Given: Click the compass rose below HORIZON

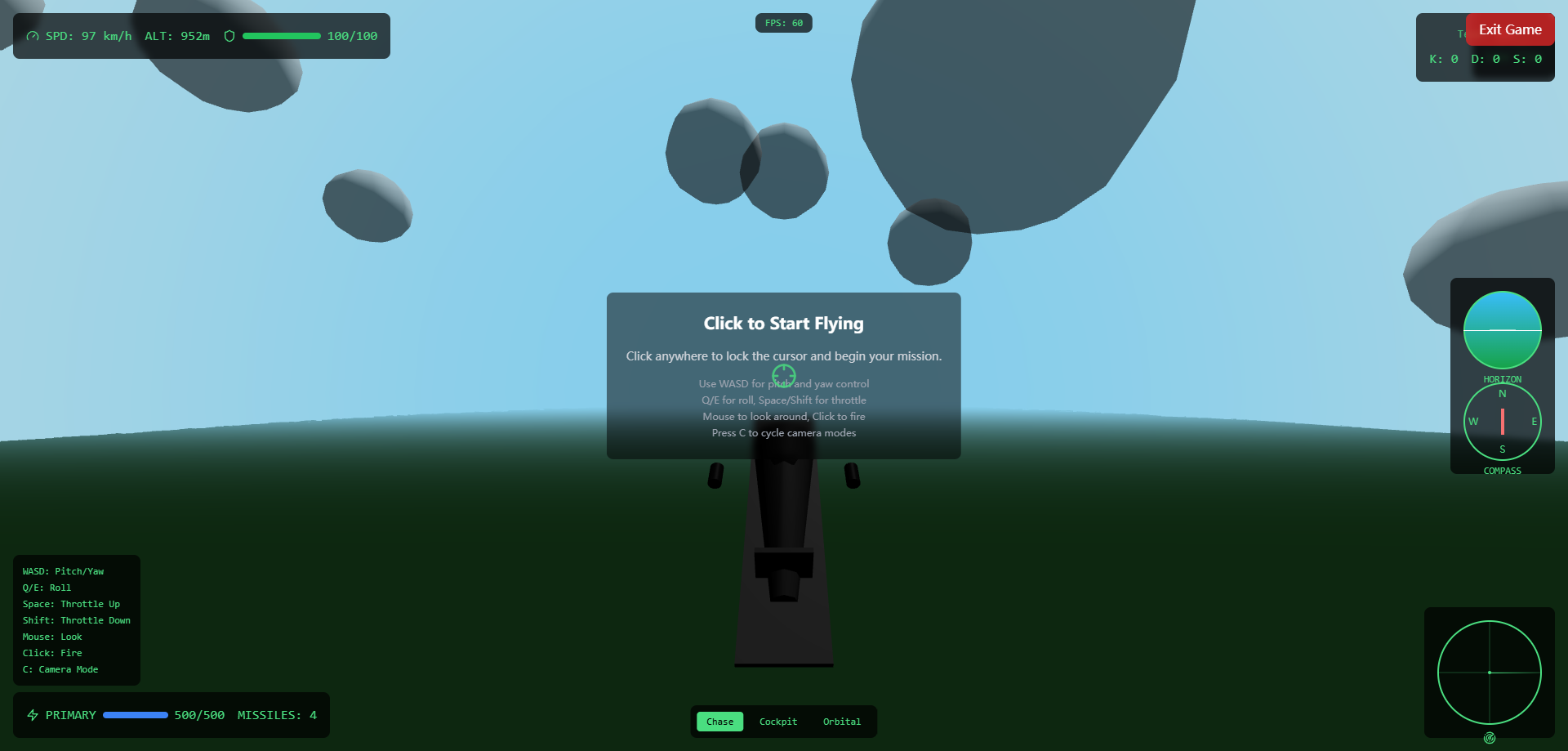Looking at the screenshot, I should coord(1502,422).
